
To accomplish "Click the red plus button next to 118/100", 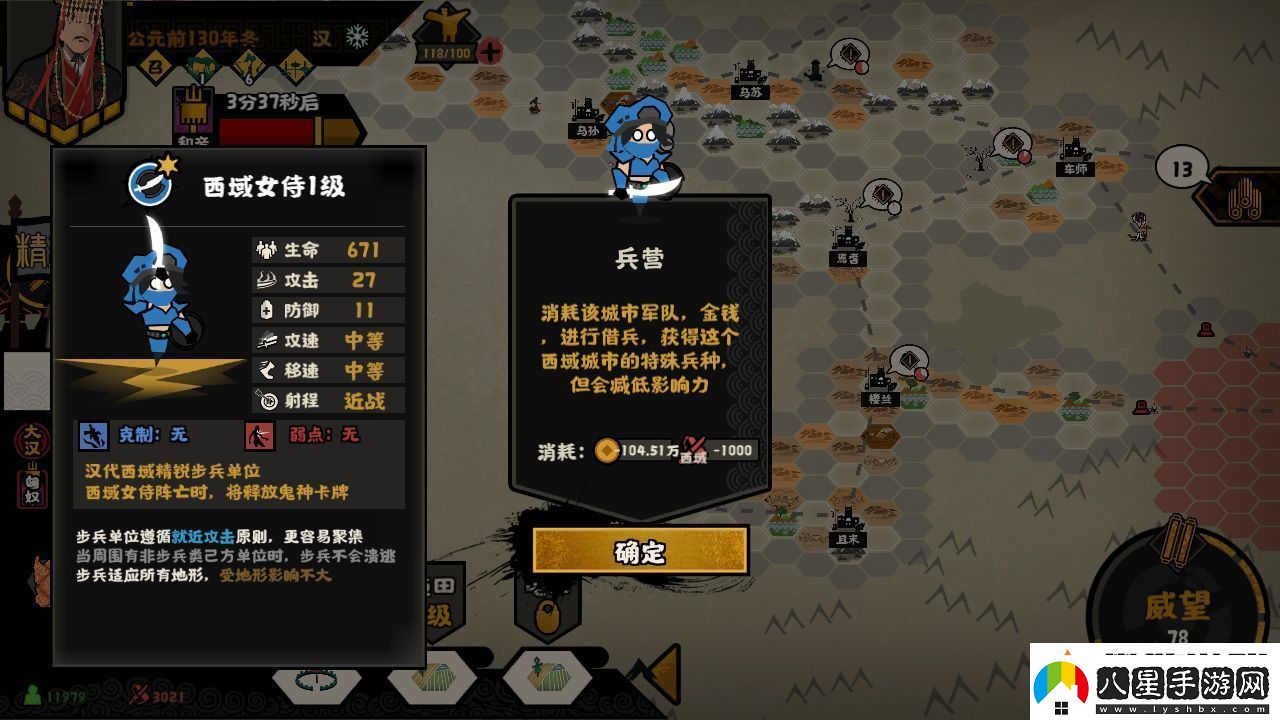I will coord(490,50).
